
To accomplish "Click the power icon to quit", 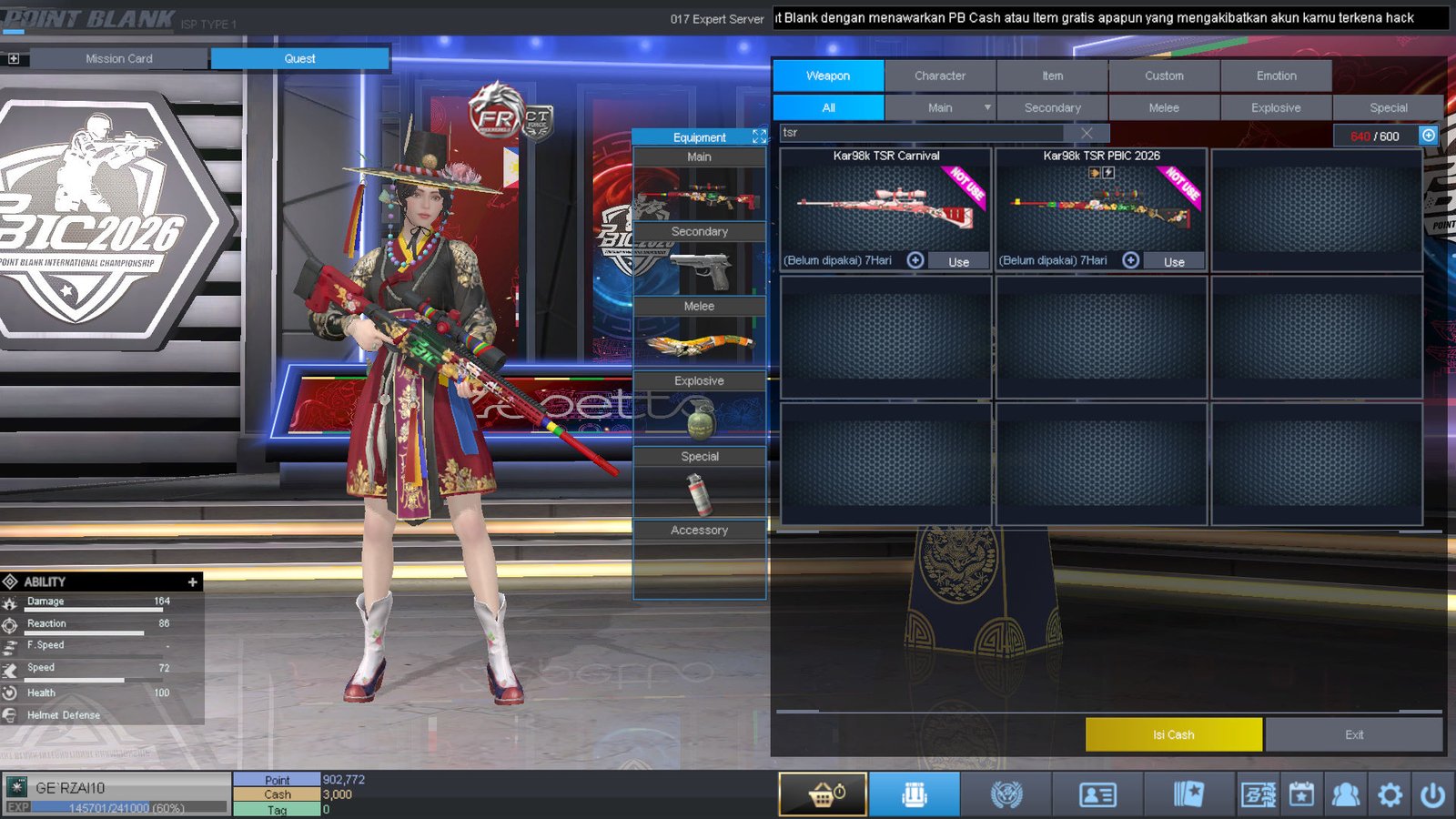I will pyautogui.click(x=1432, y=794).
